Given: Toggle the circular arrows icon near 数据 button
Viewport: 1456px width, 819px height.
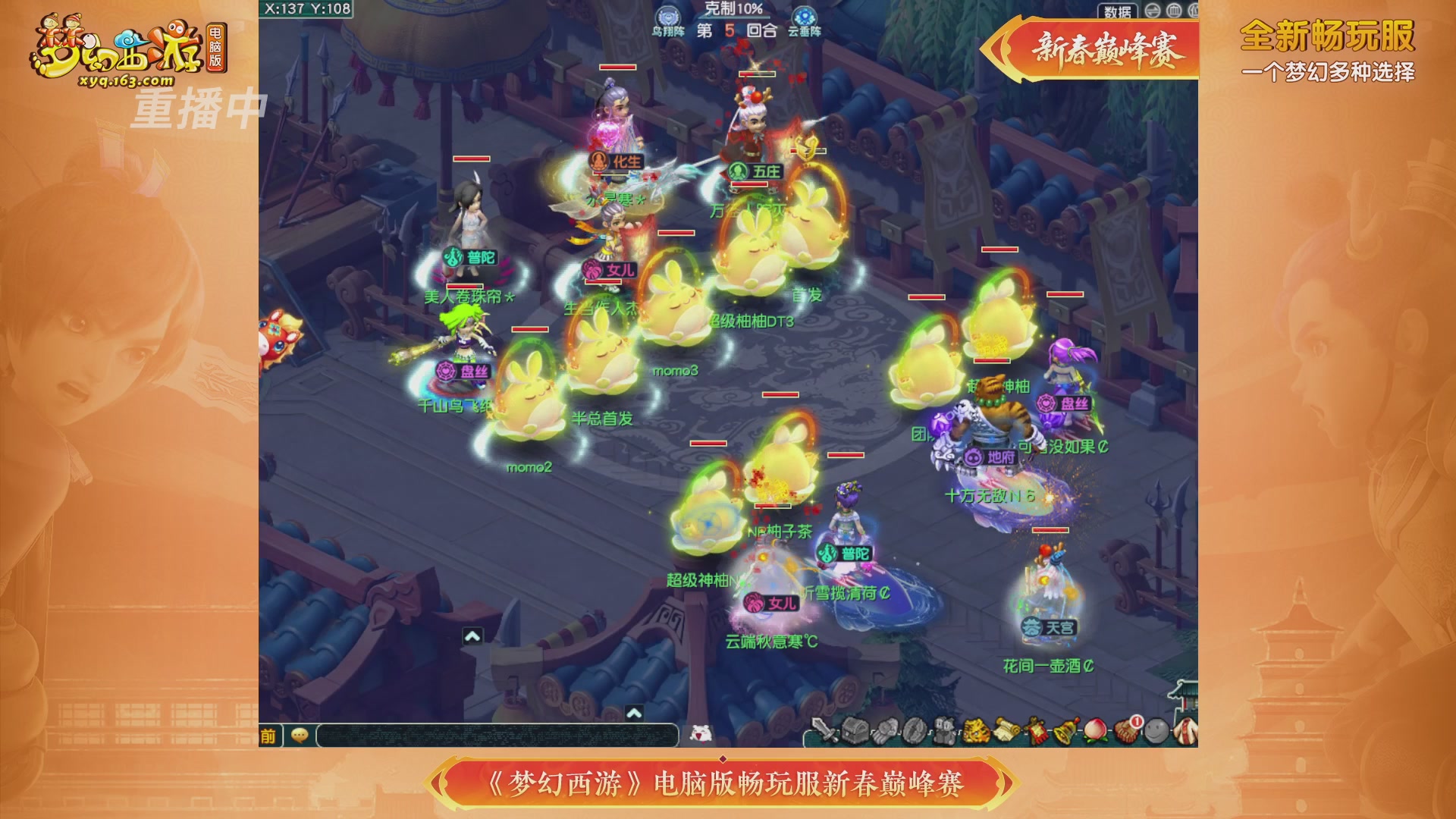Looking at the screenshot, I should click(x=1152, y=11).
